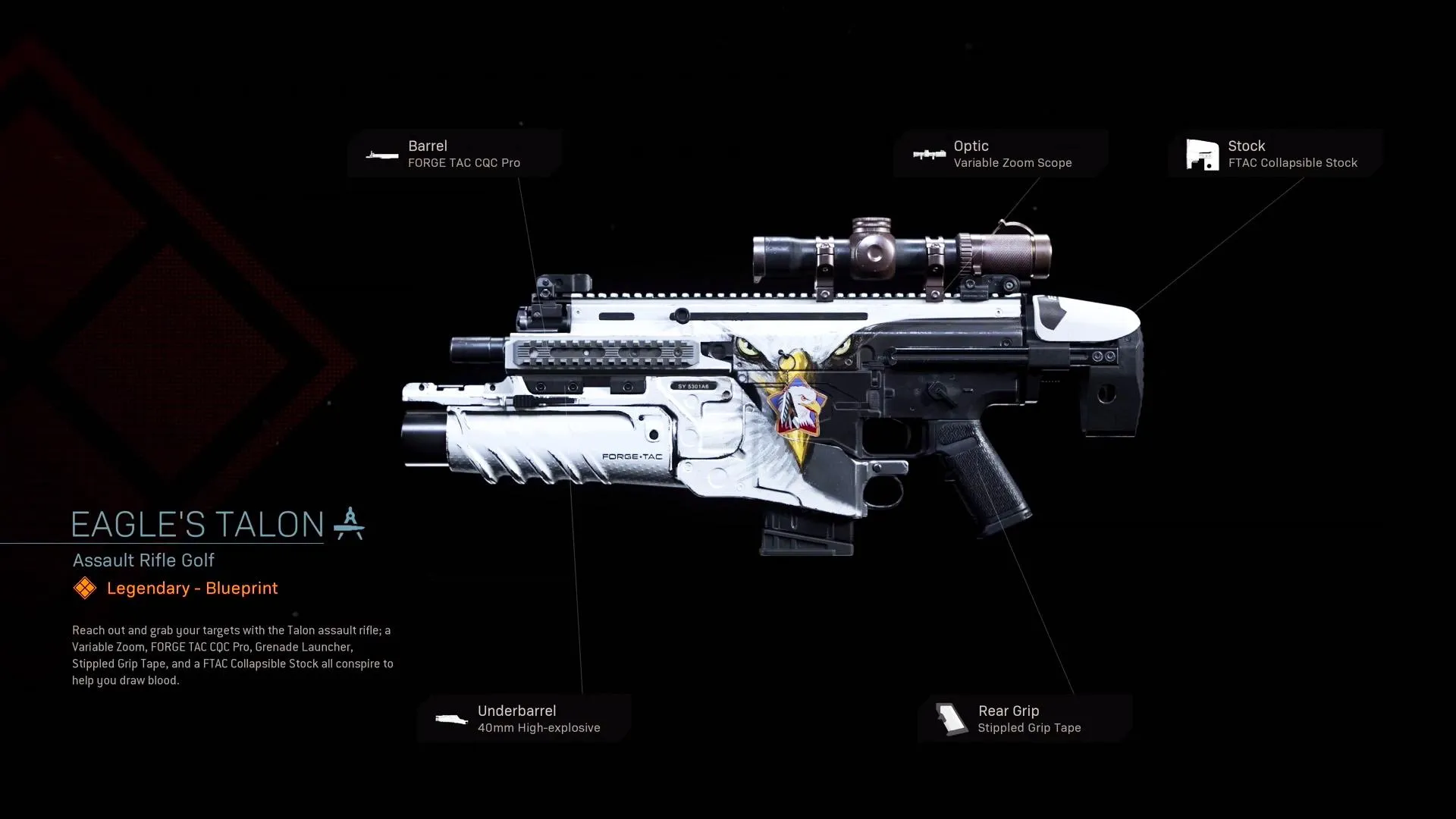Viewport: 1456px width, 819px height.
Task: Select the Underbarrel 40mm High-explosive attachment
Action: tap(524, 719)
